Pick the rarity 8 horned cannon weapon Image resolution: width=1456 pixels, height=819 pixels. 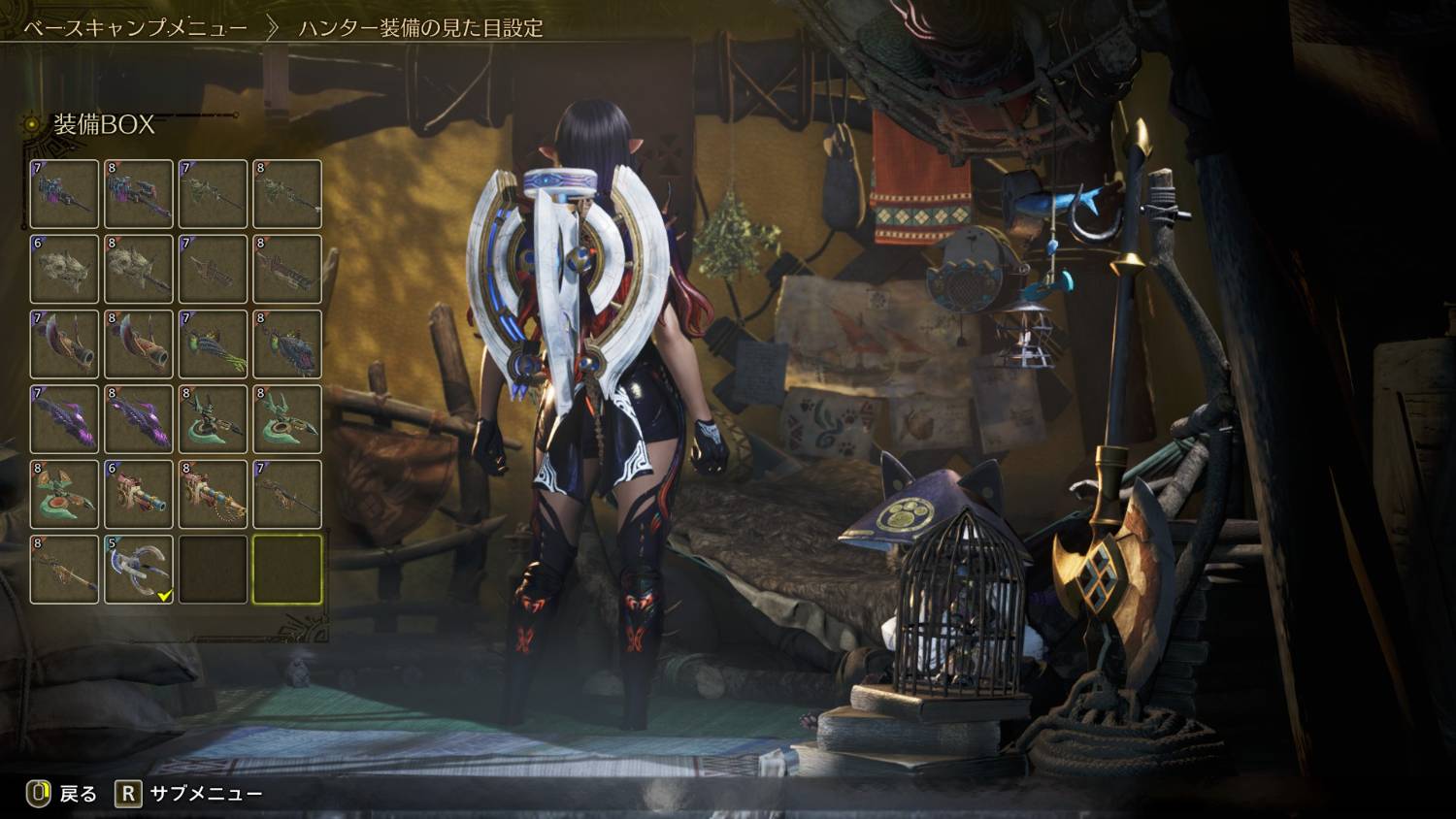coord(139,344)
